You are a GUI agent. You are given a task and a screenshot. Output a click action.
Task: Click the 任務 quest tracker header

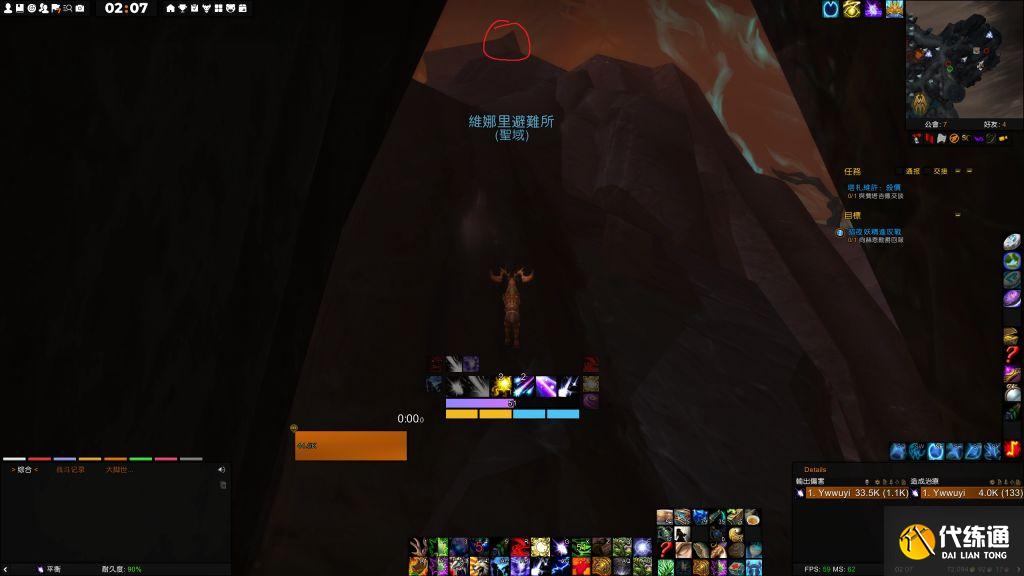point(852,171)
